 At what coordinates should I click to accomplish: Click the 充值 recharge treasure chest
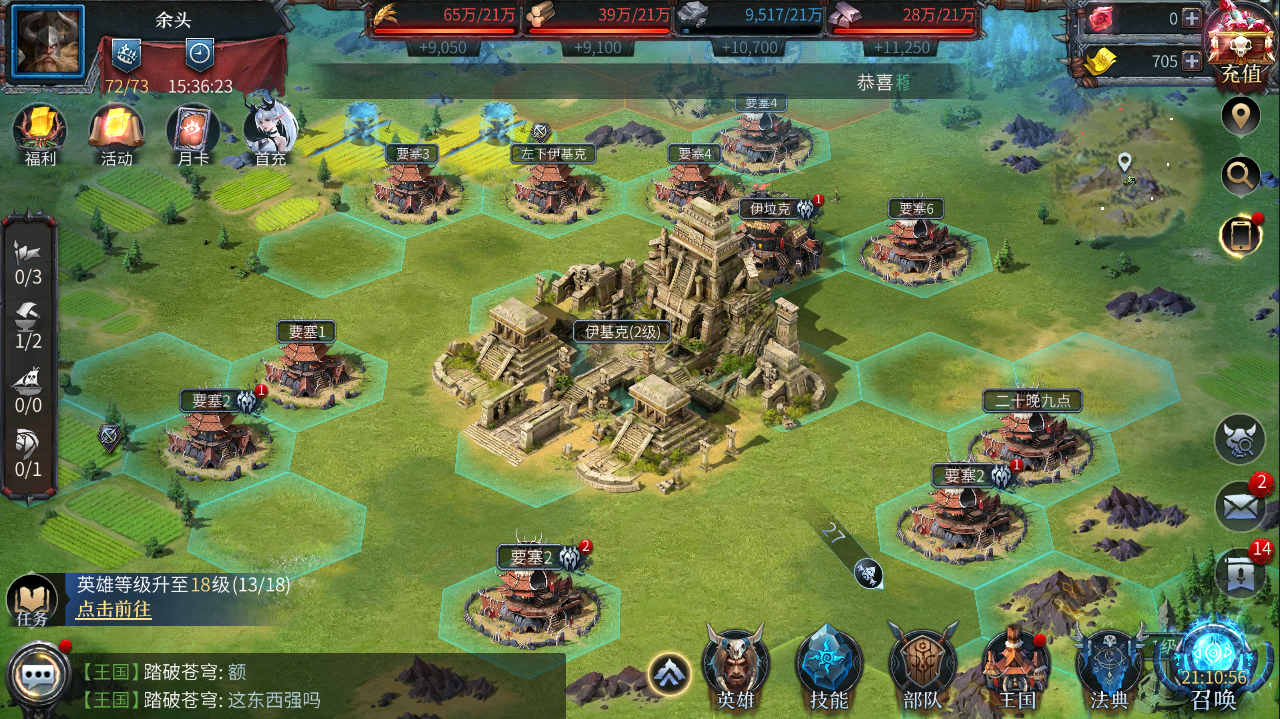[x=1241, y=42]
